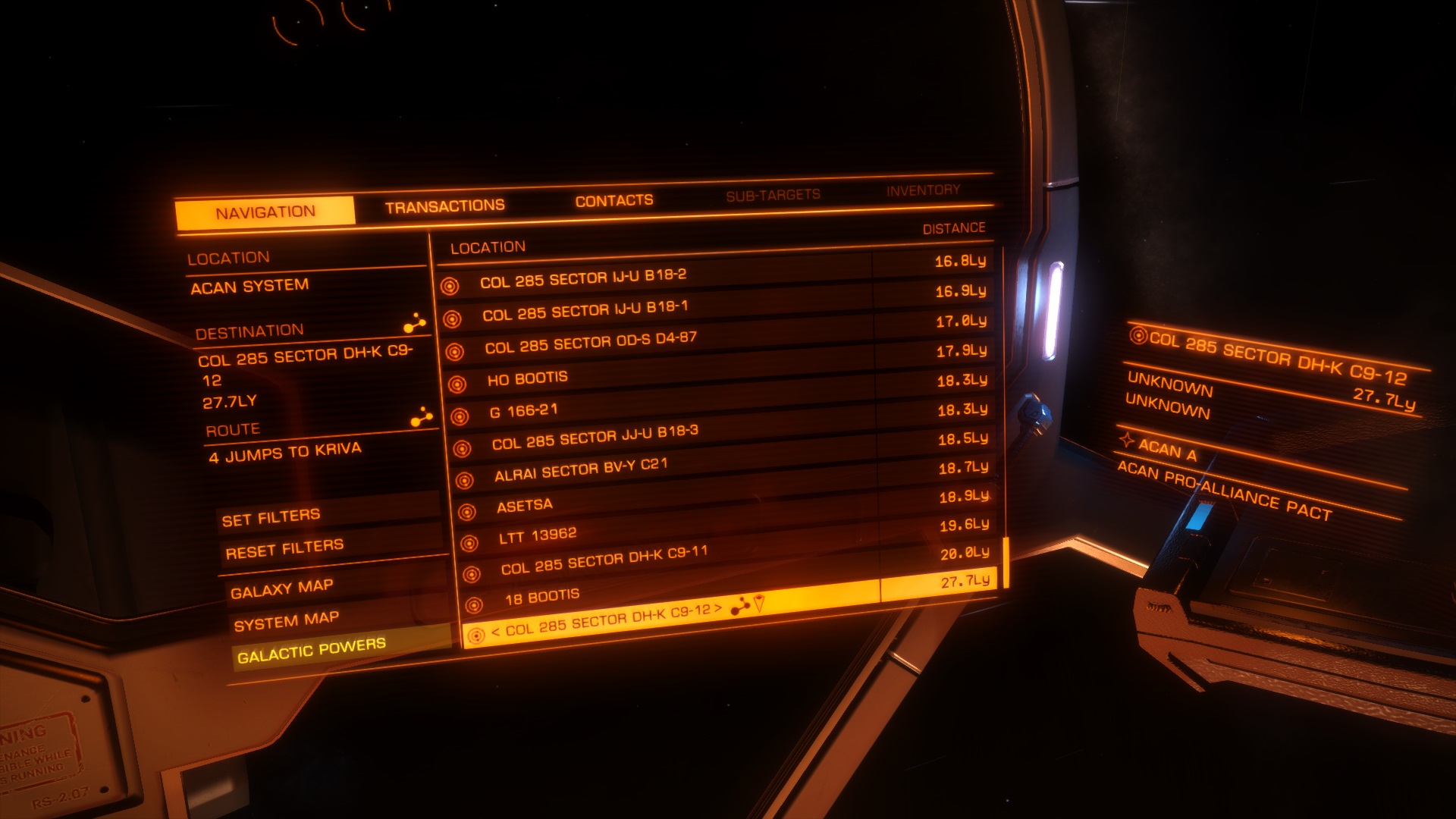Open the Galaxy Map
The image size is (1456, 819).
point(281,588)
